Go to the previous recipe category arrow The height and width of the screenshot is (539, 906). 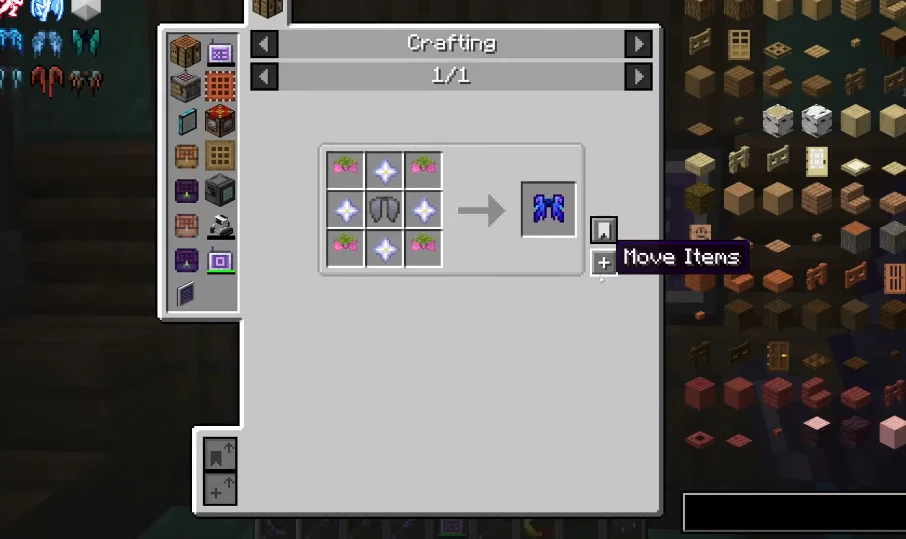[264, 44]
